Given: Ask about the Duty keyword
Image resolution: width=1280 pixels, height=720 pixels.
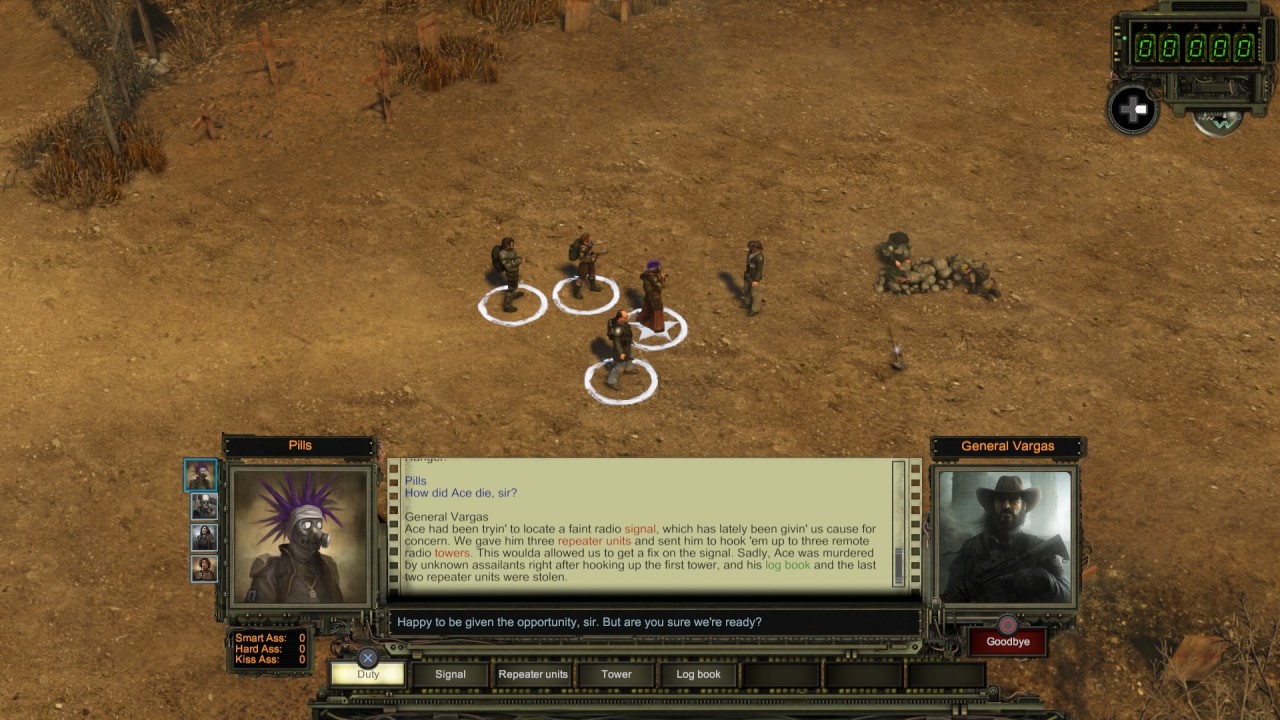Looking at the screenshot, I should [368, 674].
